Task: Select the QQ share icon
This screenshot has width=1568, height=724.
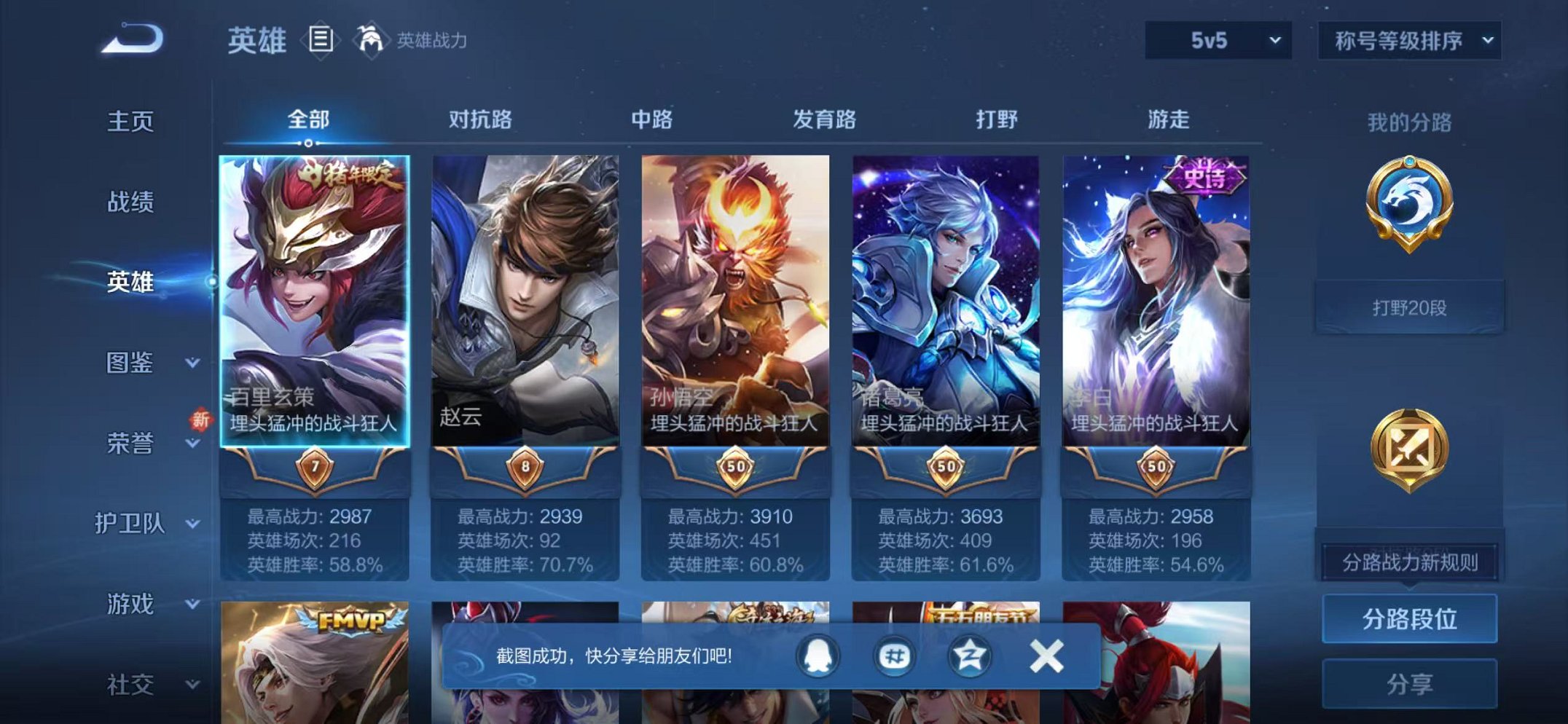Action: 819,656
